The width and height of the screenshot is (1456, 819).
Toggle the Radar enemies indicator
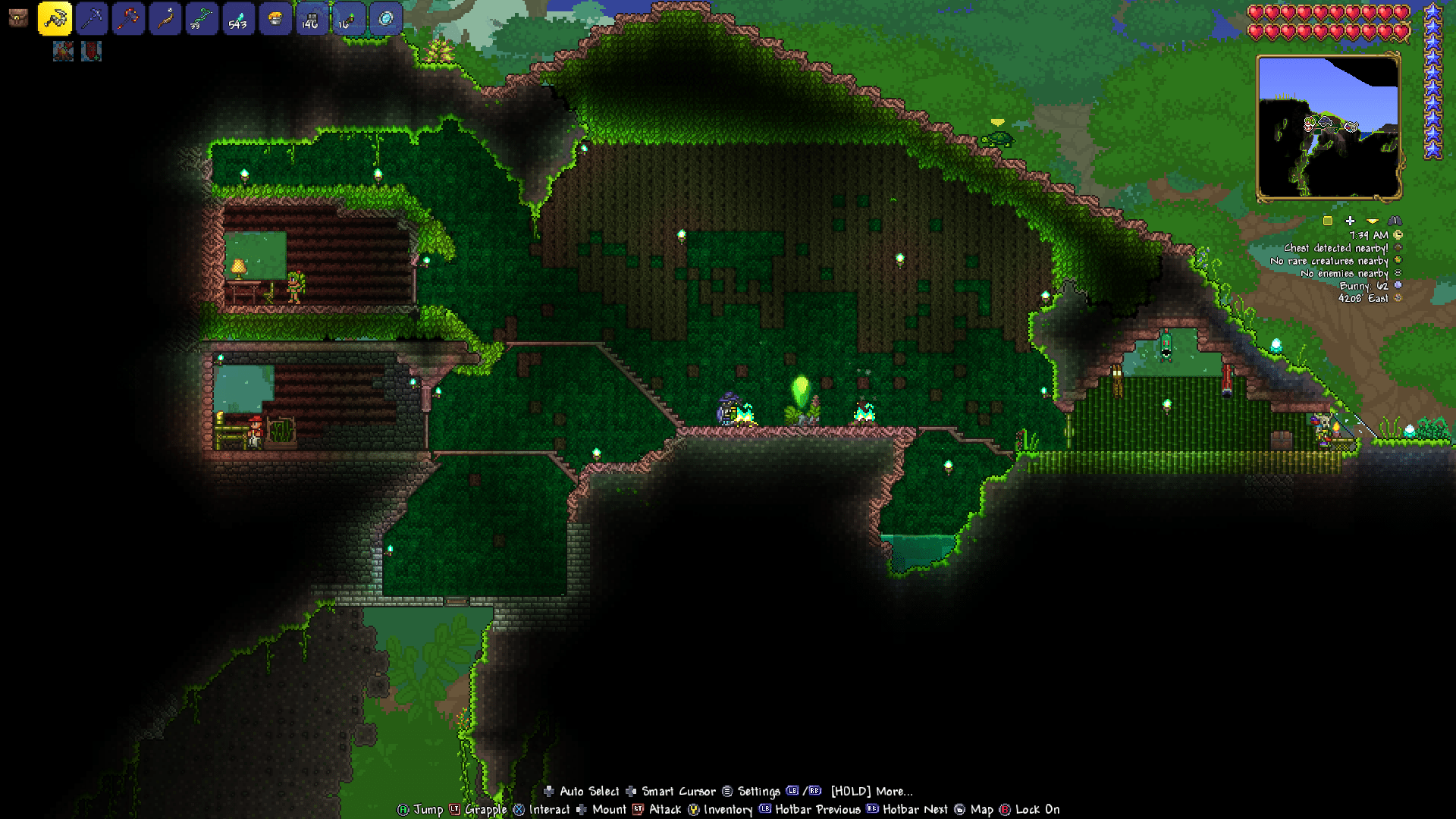[x=1398, y=273]
